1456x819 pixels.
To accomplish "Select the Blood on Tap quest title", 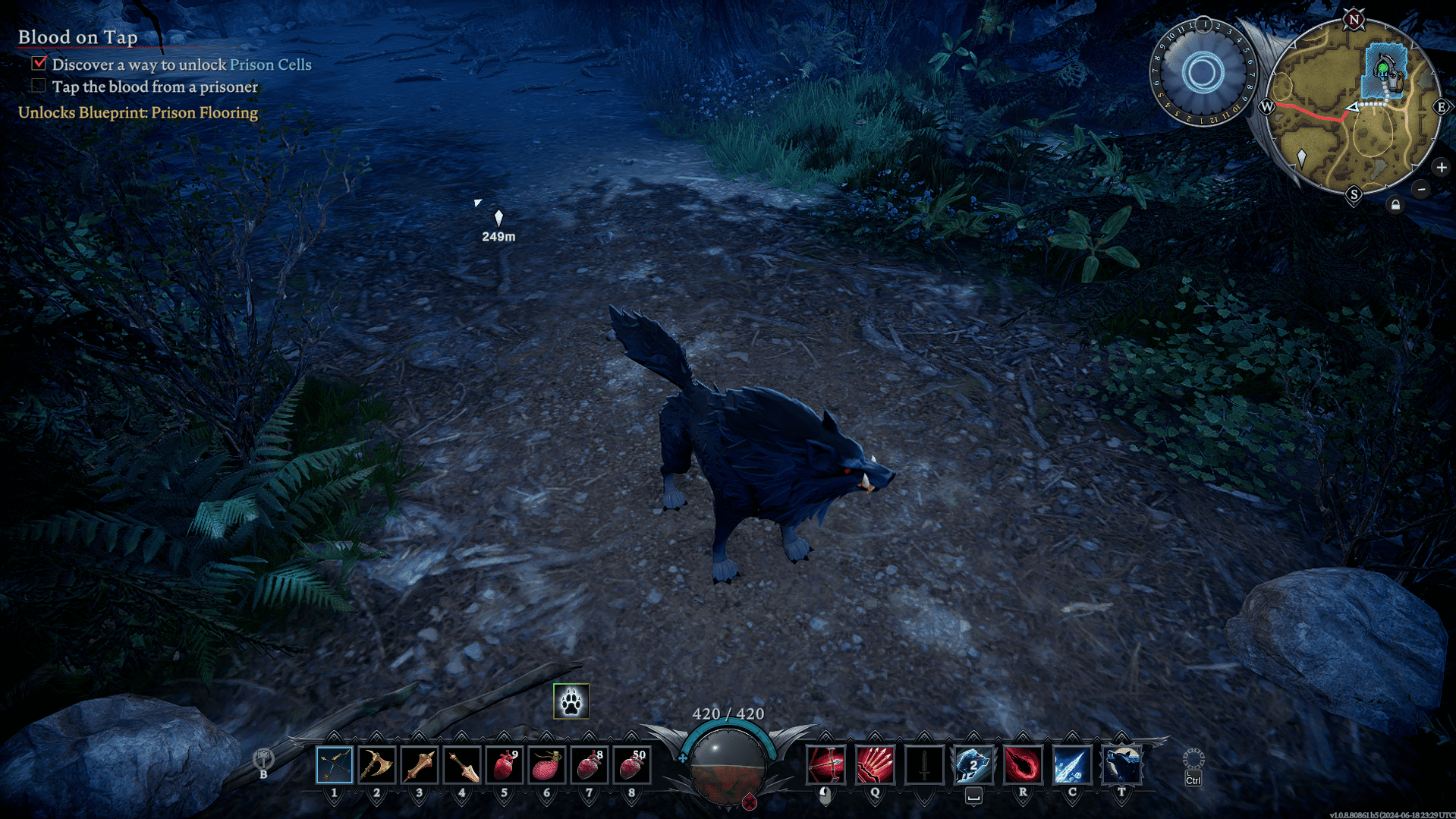I will pos(77,36).
